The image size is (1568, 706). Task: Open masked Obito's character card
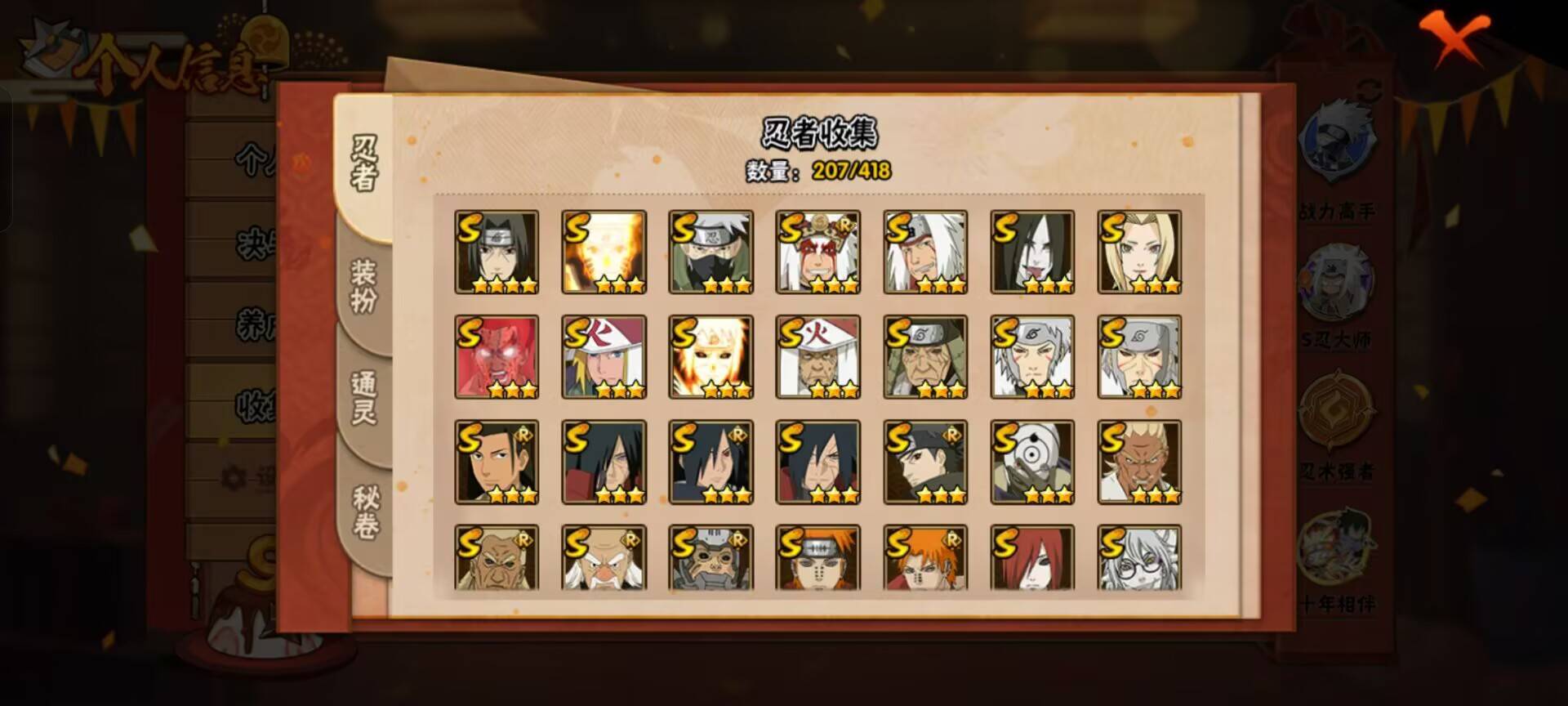[x=1034, y=462]
